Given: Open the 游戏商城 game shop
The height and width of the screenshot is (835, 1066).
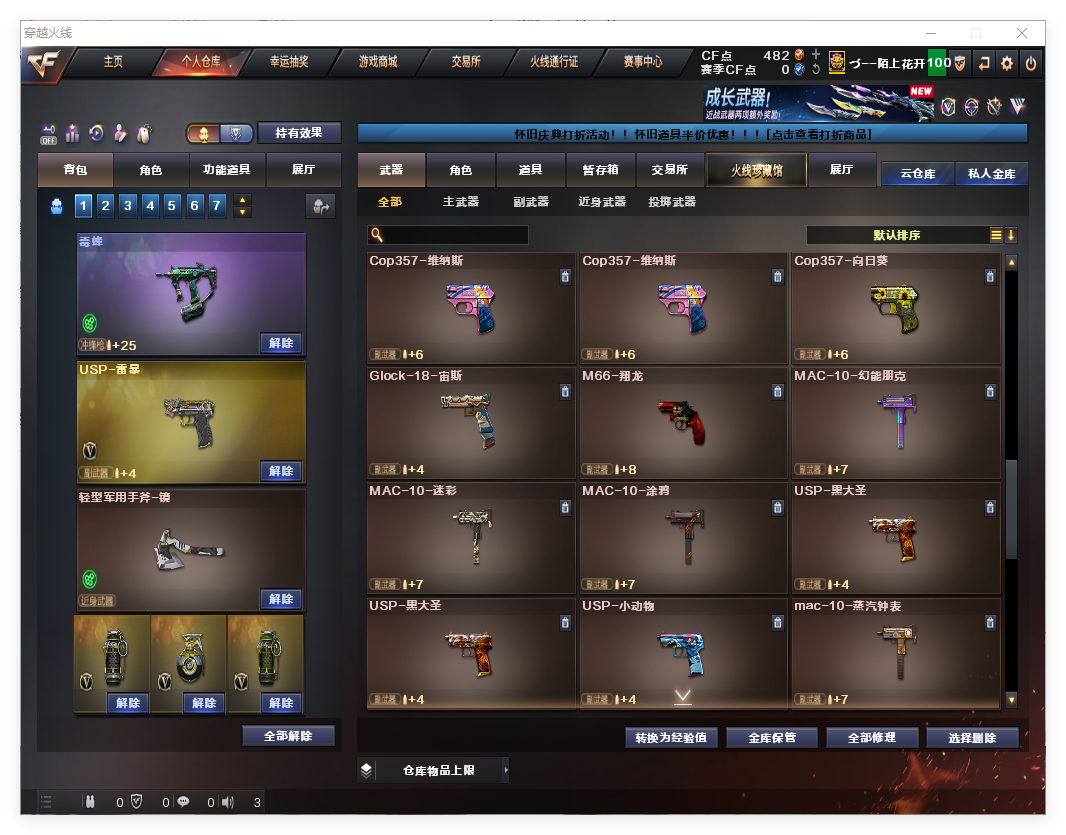Looking at the screenshot, I should [x=378, y=62].
